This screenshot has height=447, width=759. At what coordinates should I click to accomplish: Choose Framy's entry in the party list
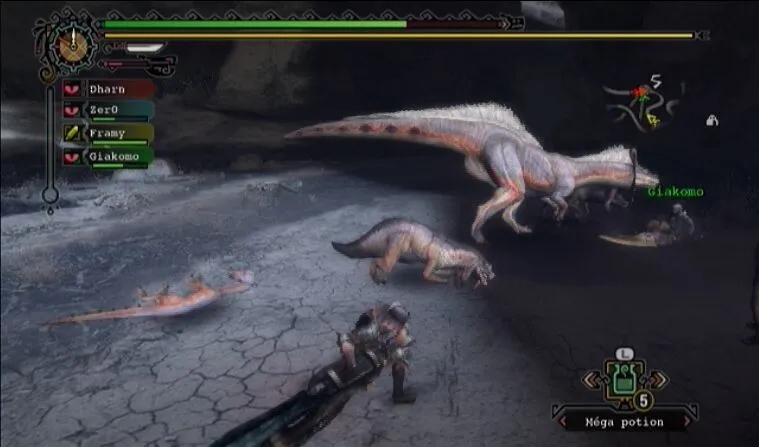108,132
